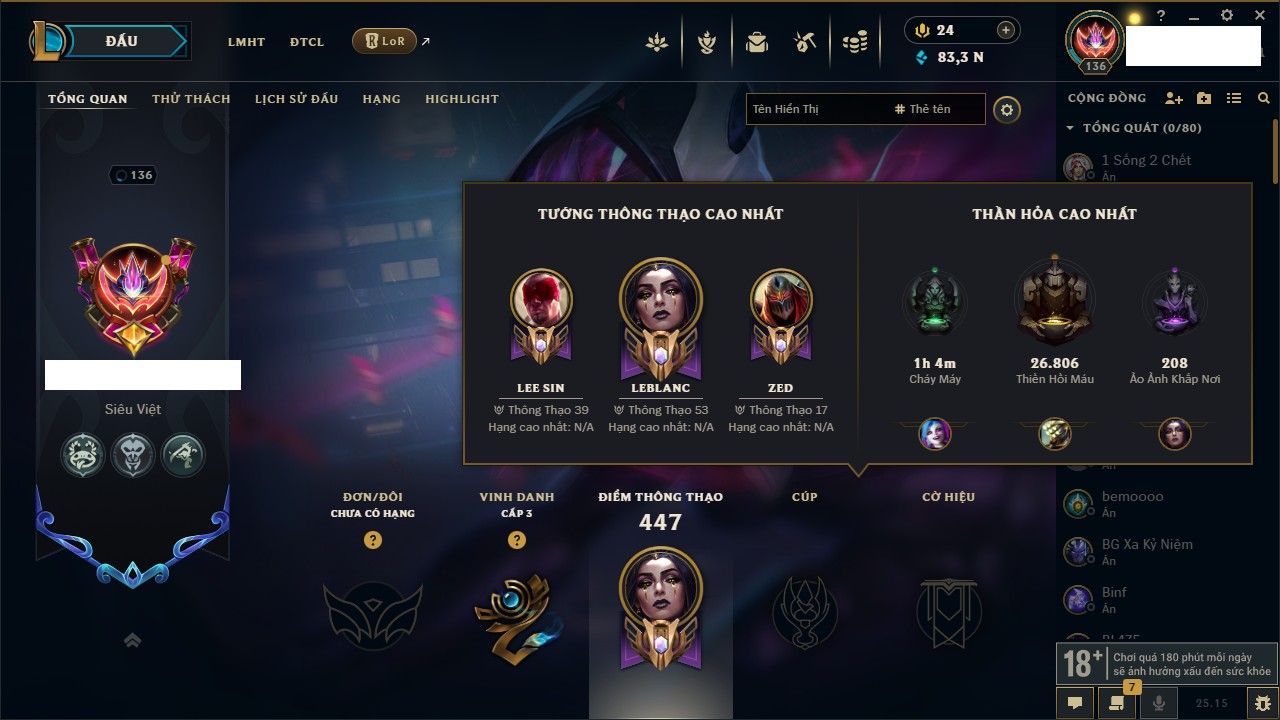1280x720 pixels.
Task: Search the friends list with the magnifier
Action: tap(1264, 98)
